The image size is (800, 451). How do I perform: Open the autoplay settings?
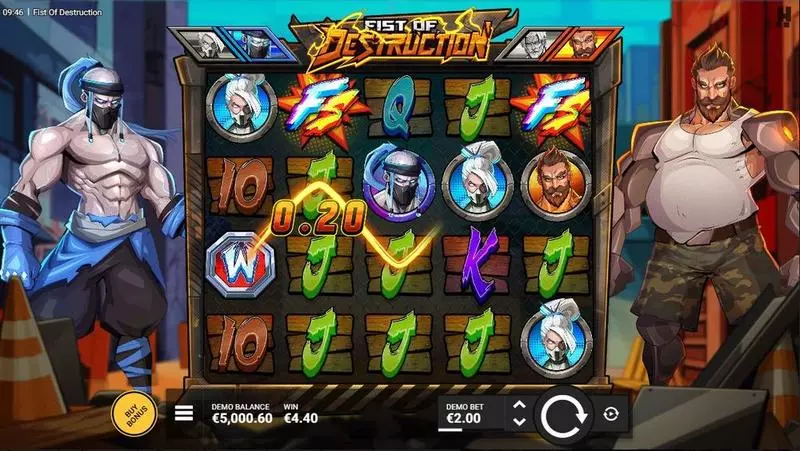(x=610, y=413)
